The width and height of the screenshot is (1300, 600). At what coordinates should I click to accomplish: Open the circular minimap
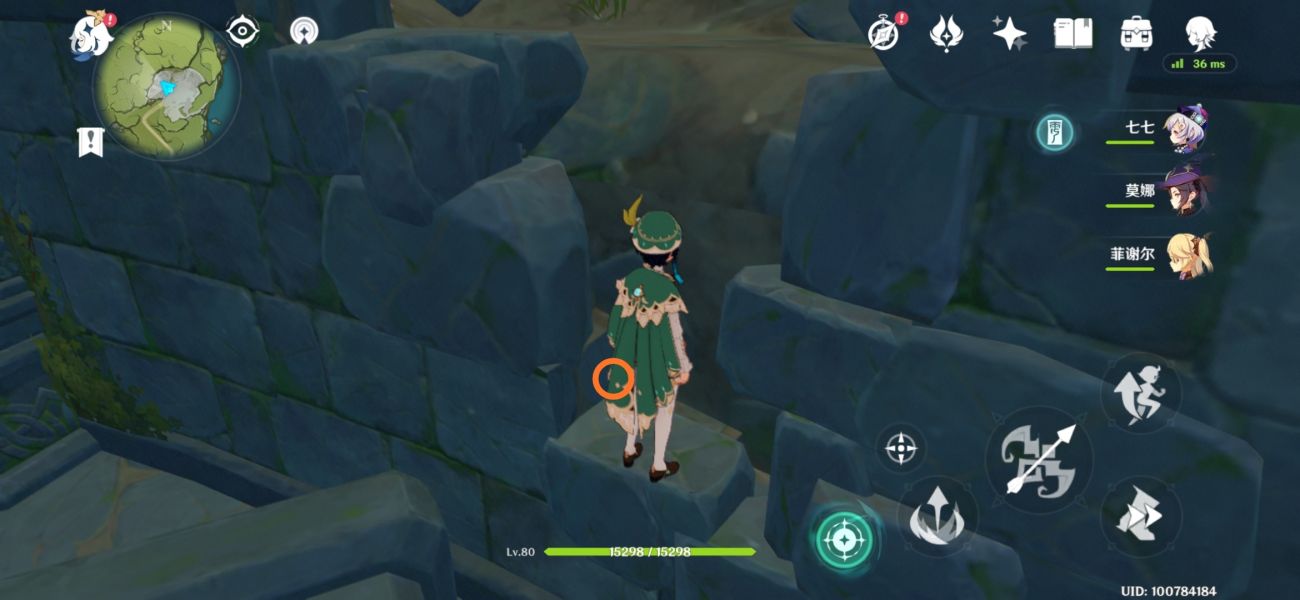point(166,85)
